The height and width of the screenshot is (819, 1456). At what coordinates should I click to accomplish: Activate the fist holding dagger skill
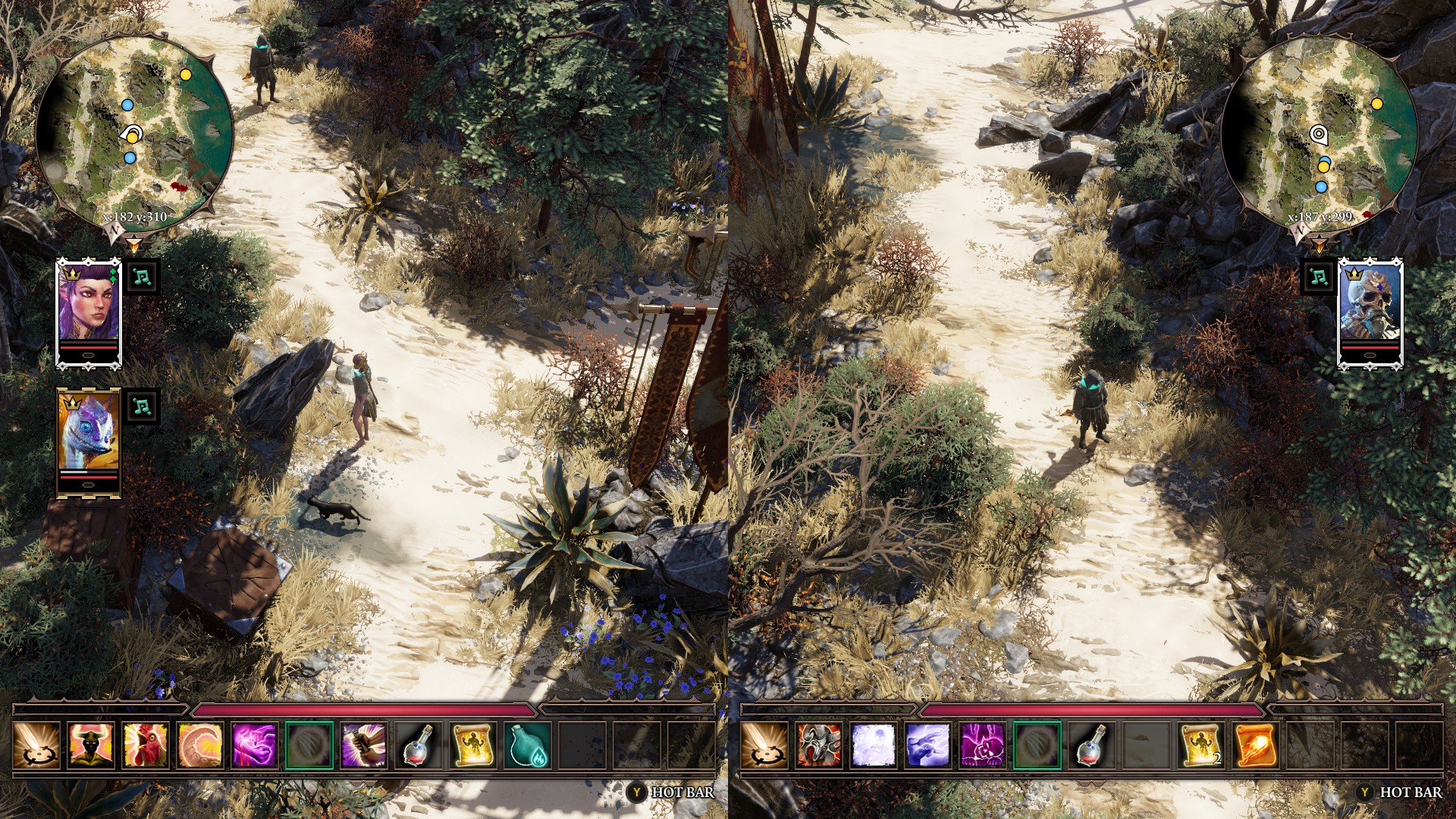pos(364,745)
